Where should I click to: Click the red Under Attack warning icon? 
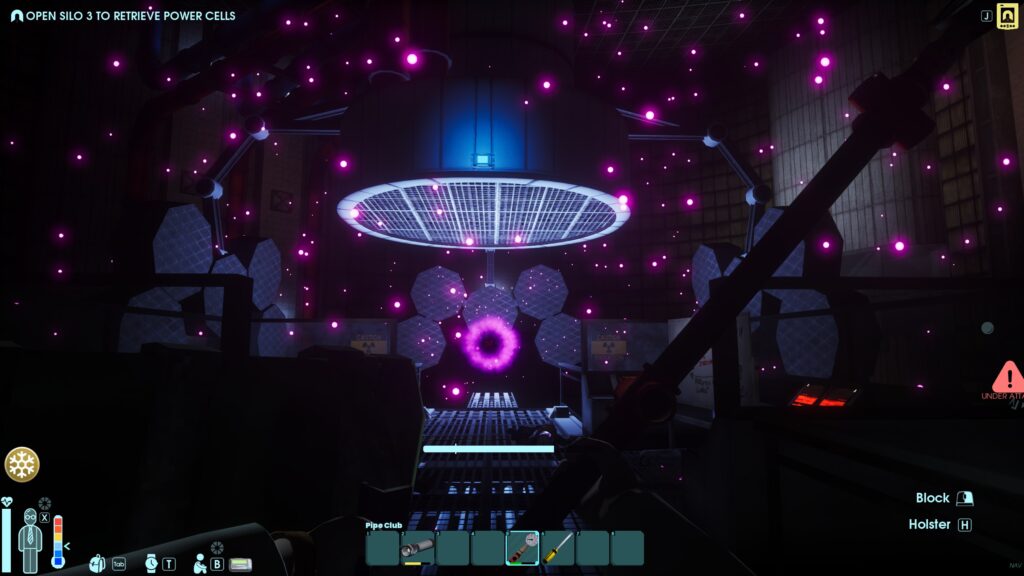pos(1008,378)
